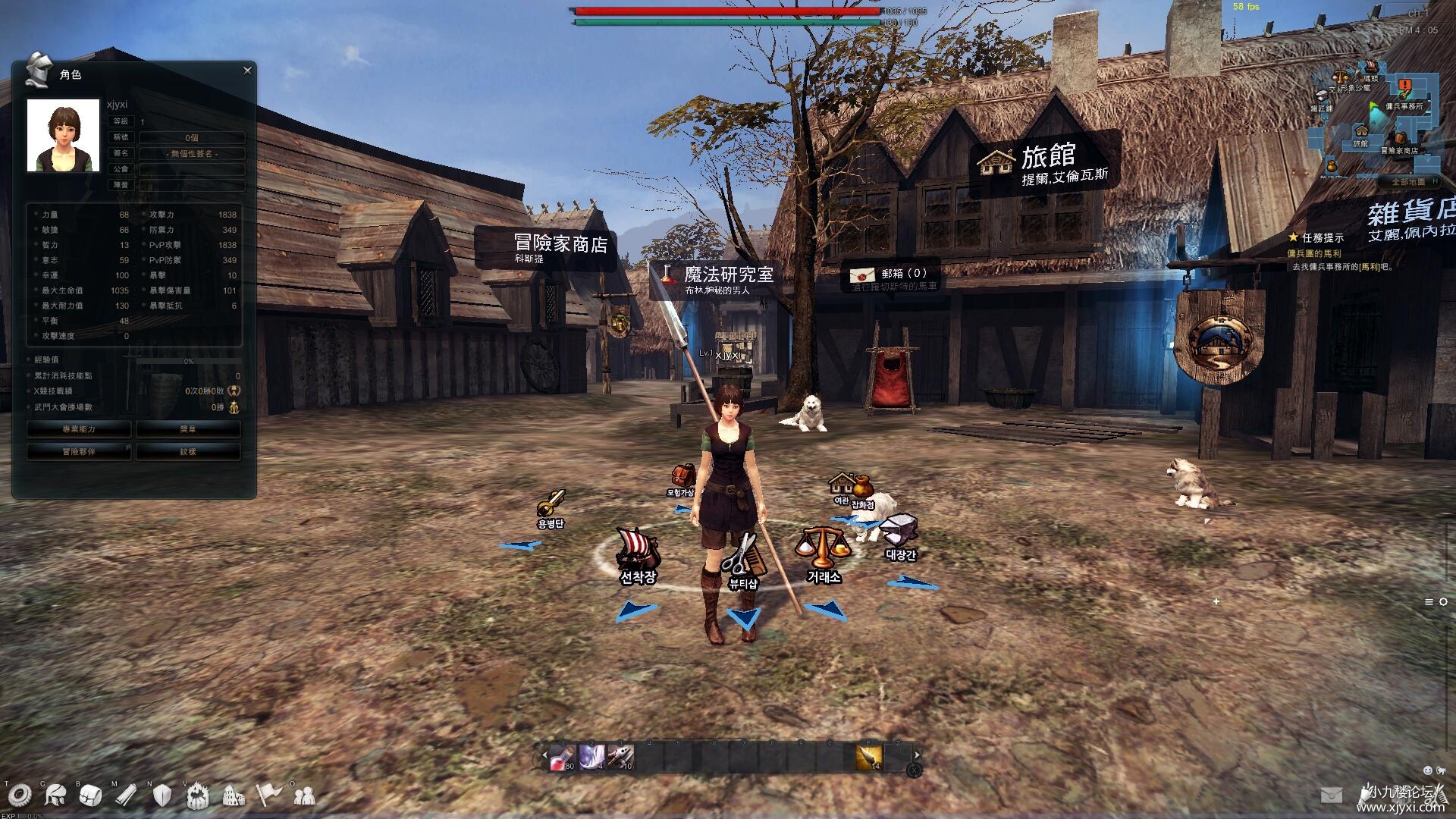The width and height of the screenshot is (1456, 819).
Task: Open the colosseum arena icon
Action: [234, 795]
